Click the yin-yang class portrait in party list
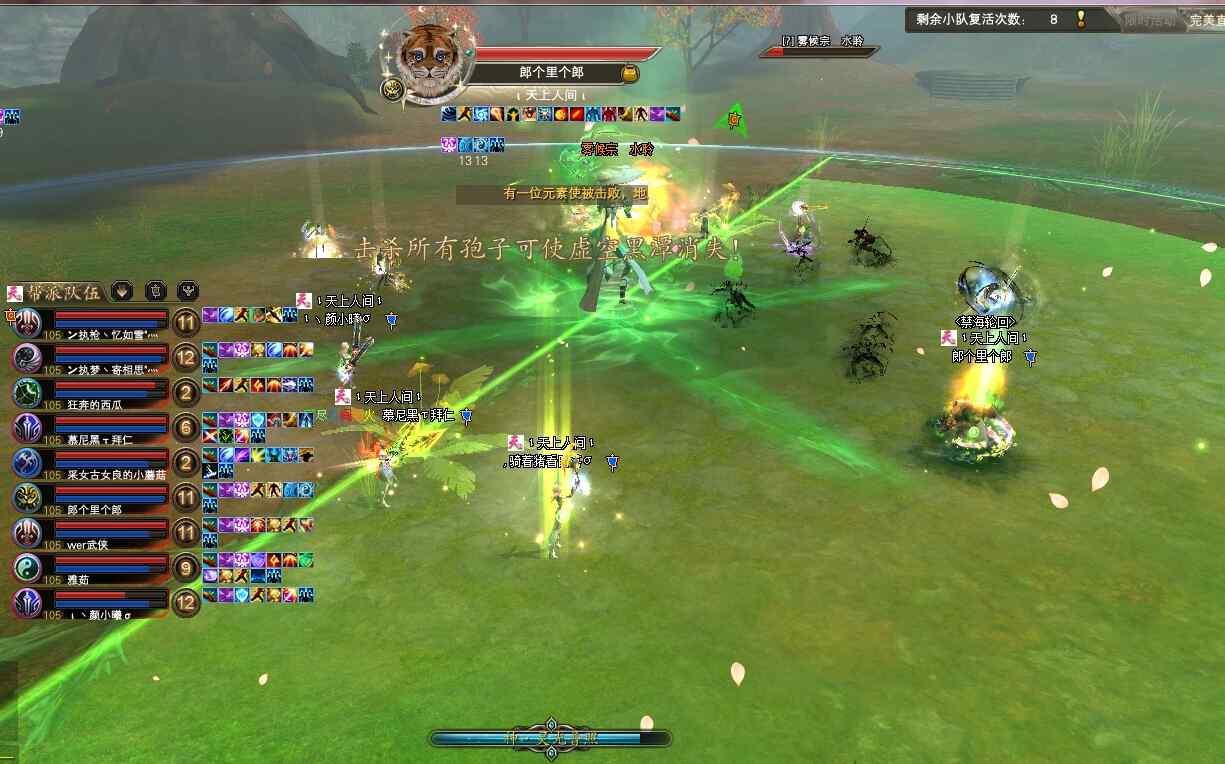1225x764 pixels. (x=27, y=567)
